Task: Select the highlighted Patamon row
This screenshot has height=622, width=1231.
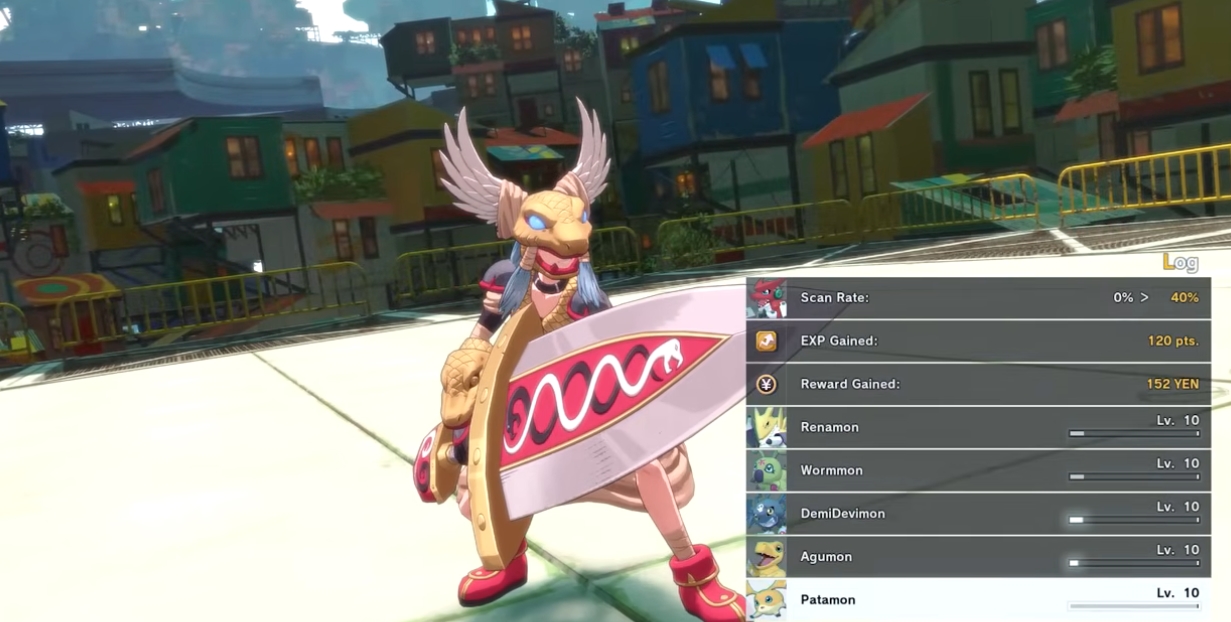Action: (978, 599)
